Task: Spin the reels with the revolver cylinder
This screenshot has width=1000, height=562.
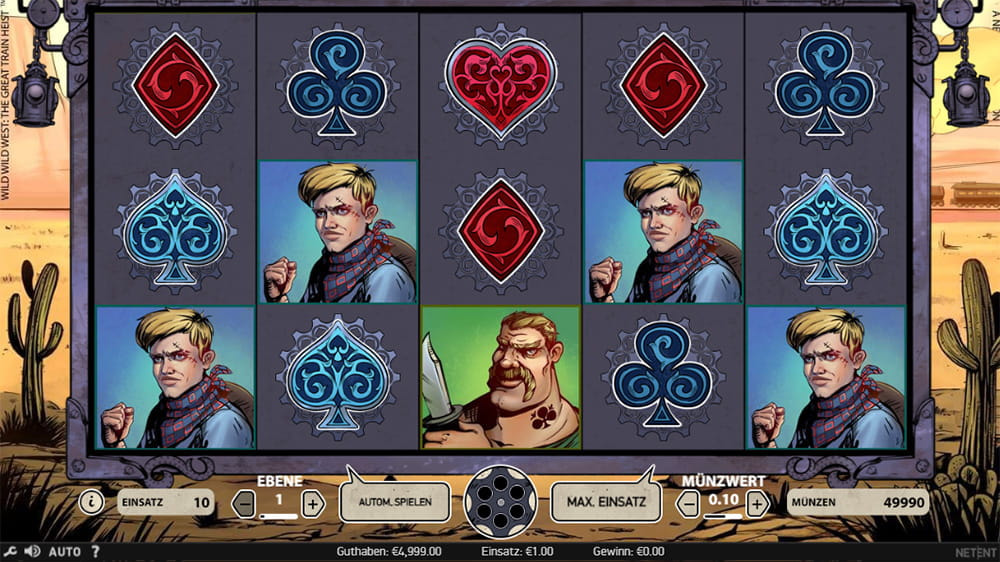Action: click(x=500, y=502)
